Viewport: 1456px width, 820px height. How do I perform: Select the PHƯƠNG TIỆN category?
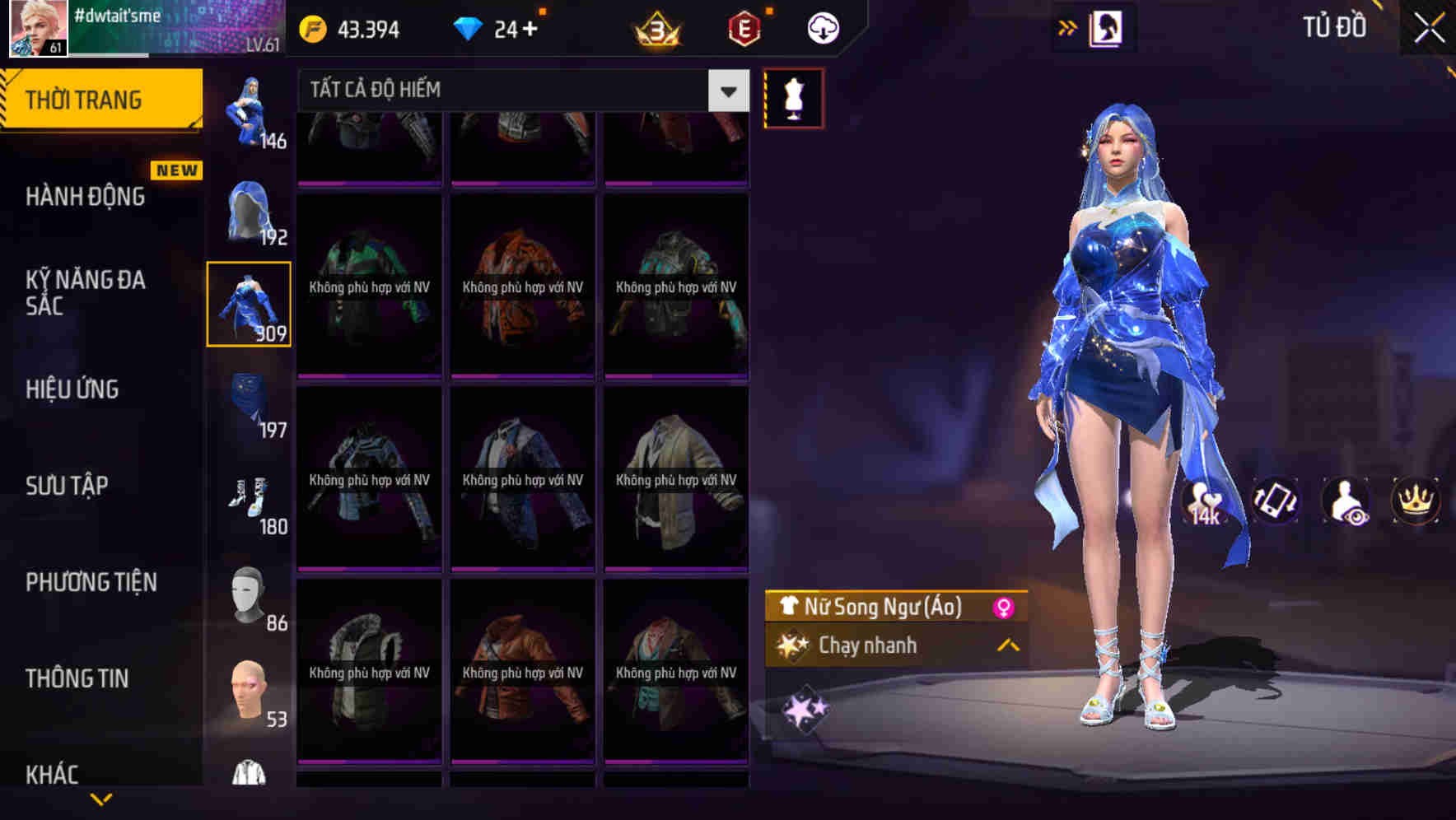[x=91, y=582]
